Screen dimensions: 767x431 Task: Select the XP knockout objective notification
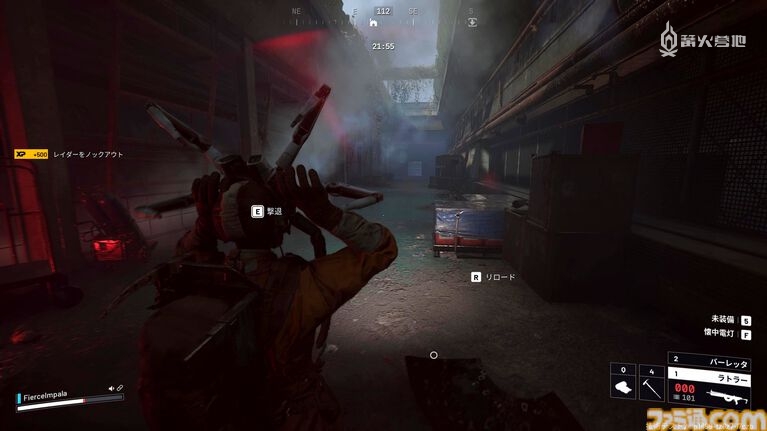click(68, 154)
